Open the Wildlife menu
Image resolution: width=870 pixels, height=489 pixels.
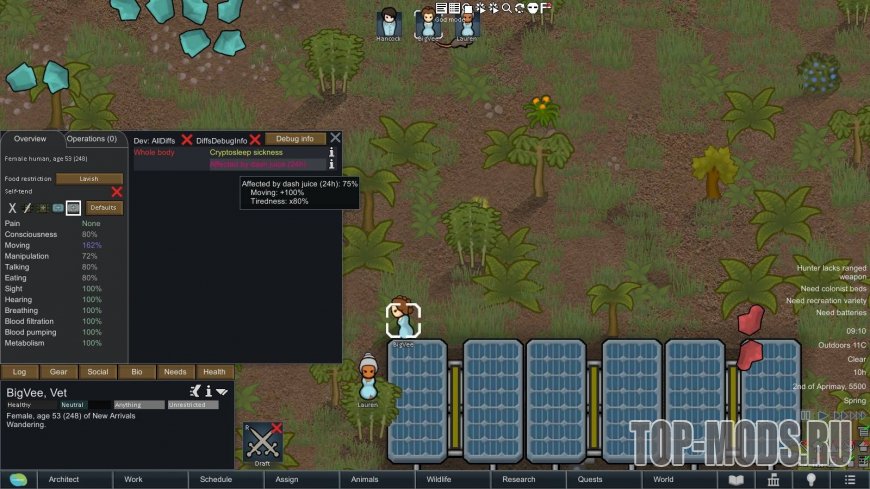pyautogui.click(x=439, y=479)
